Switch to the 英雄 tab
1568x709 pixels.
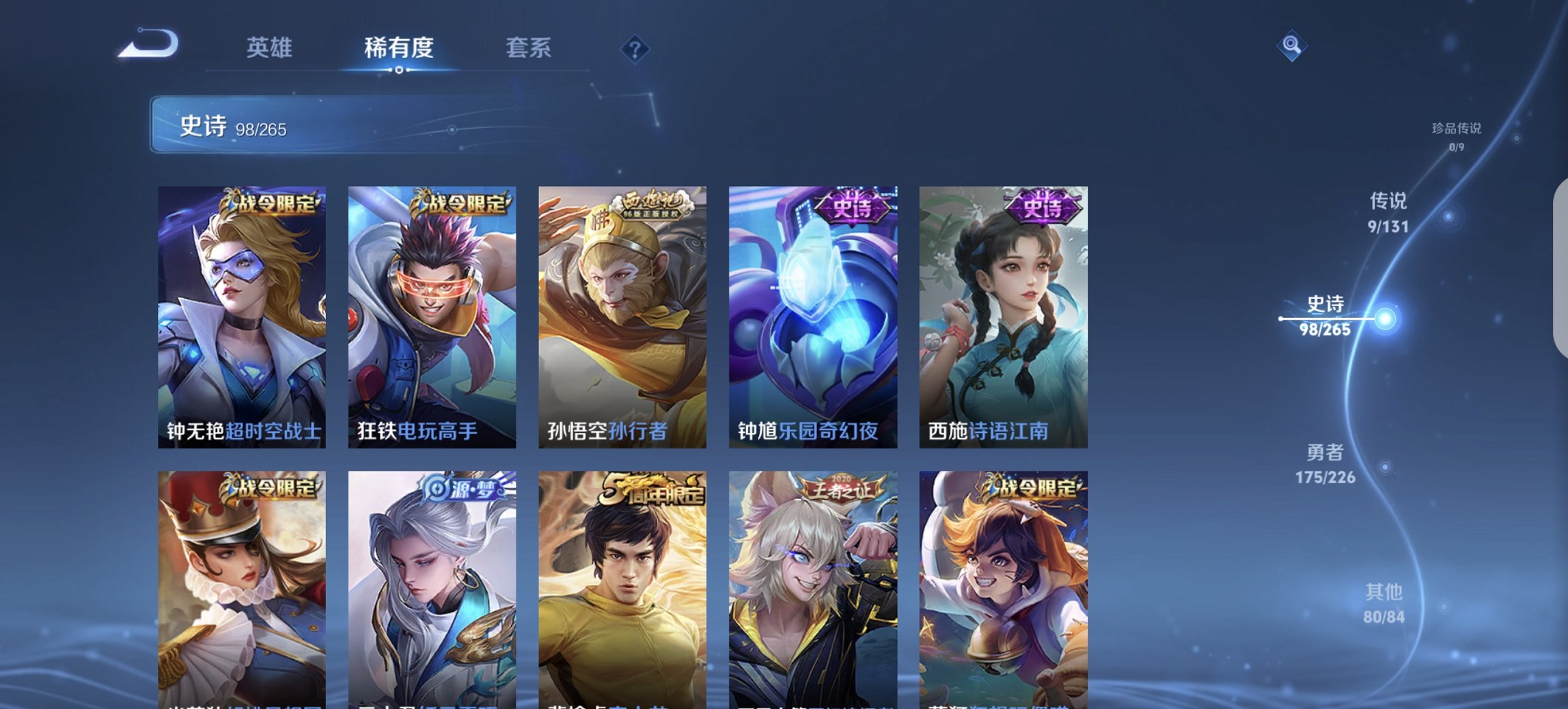pyautogui.click(x=271, y=48)
